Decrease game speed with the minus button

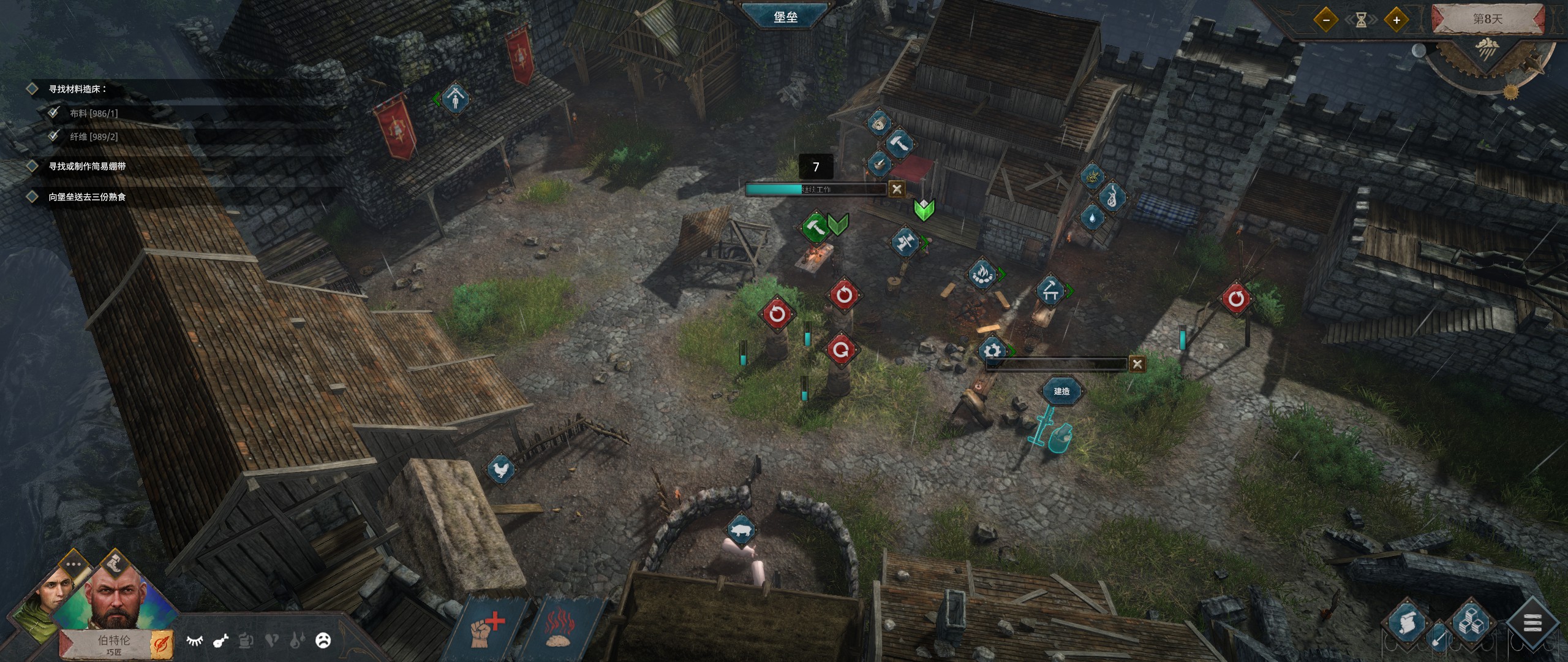(x=1326, y=20)
